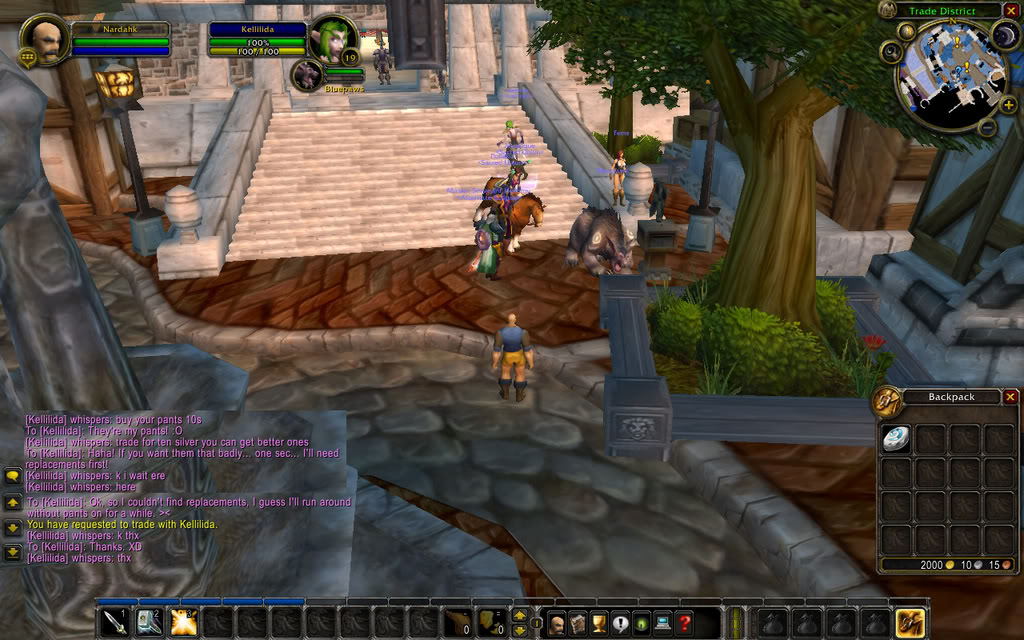
Task: Select the item in the Backpack's first slot
Action: 897,439
